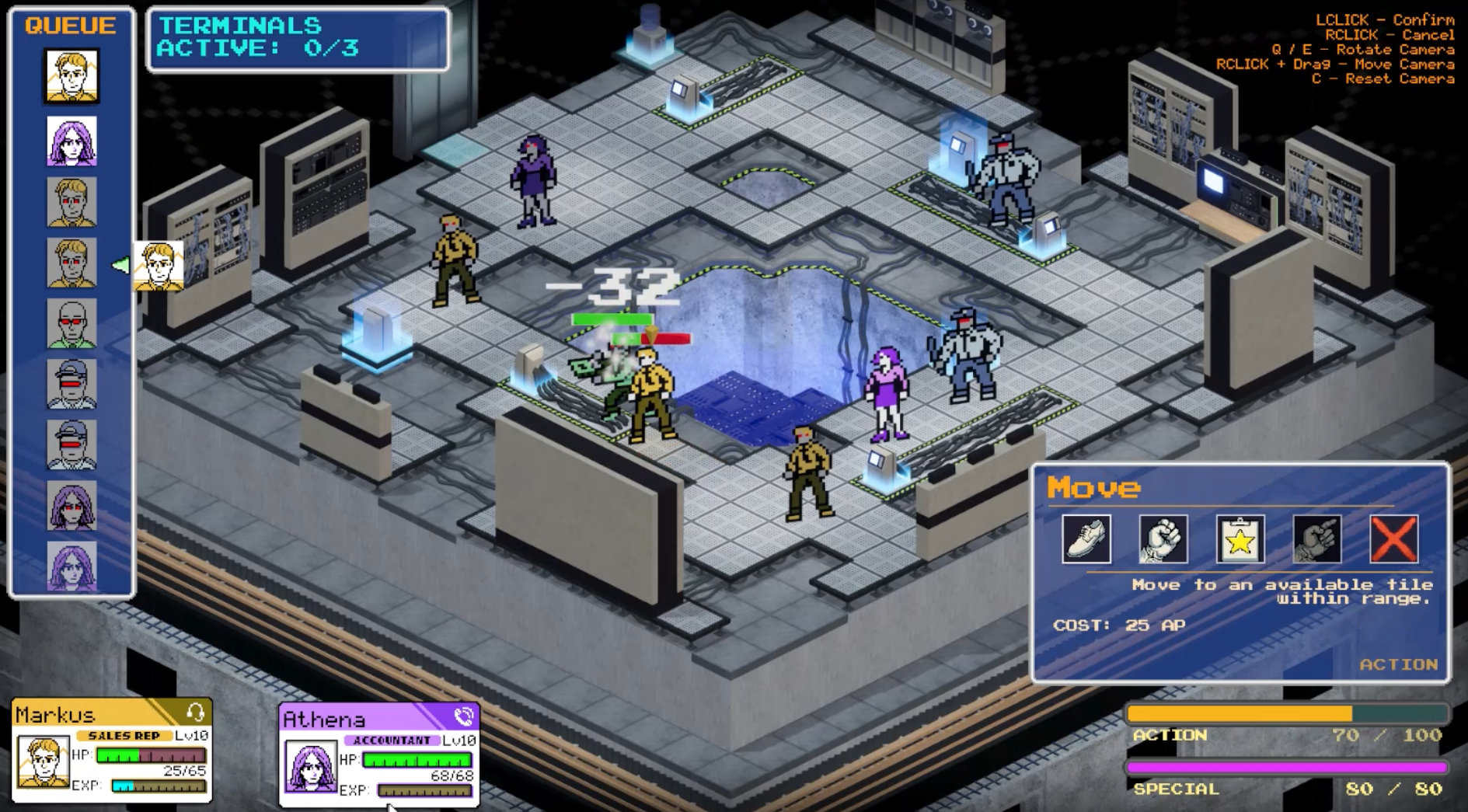Select Athena's party status card
The width and height of the screenshot is (1468, 812).
point(379,754)
